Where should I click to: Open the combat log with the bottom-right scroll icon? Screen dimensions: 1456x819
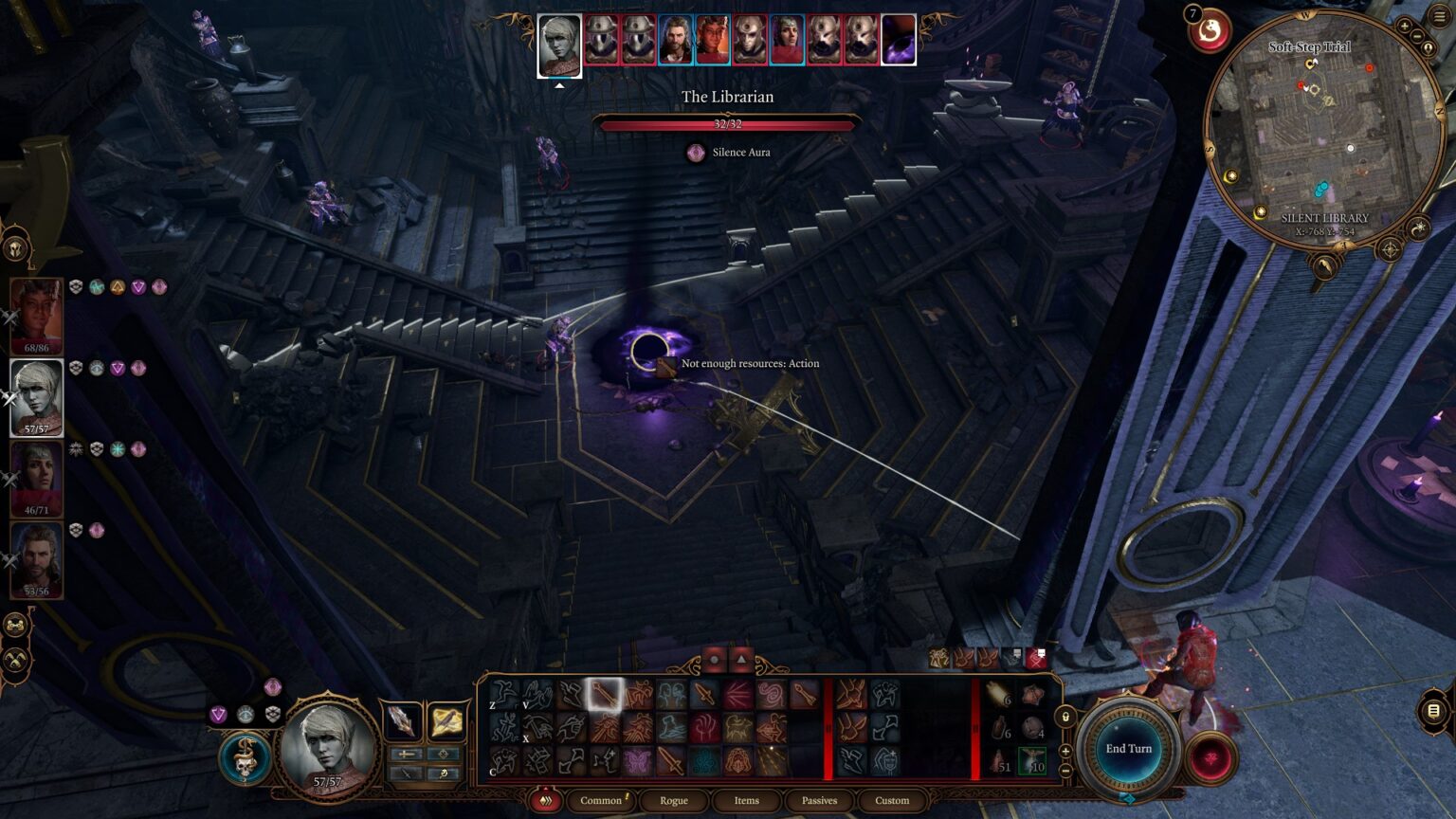[x=1434, y=710]
